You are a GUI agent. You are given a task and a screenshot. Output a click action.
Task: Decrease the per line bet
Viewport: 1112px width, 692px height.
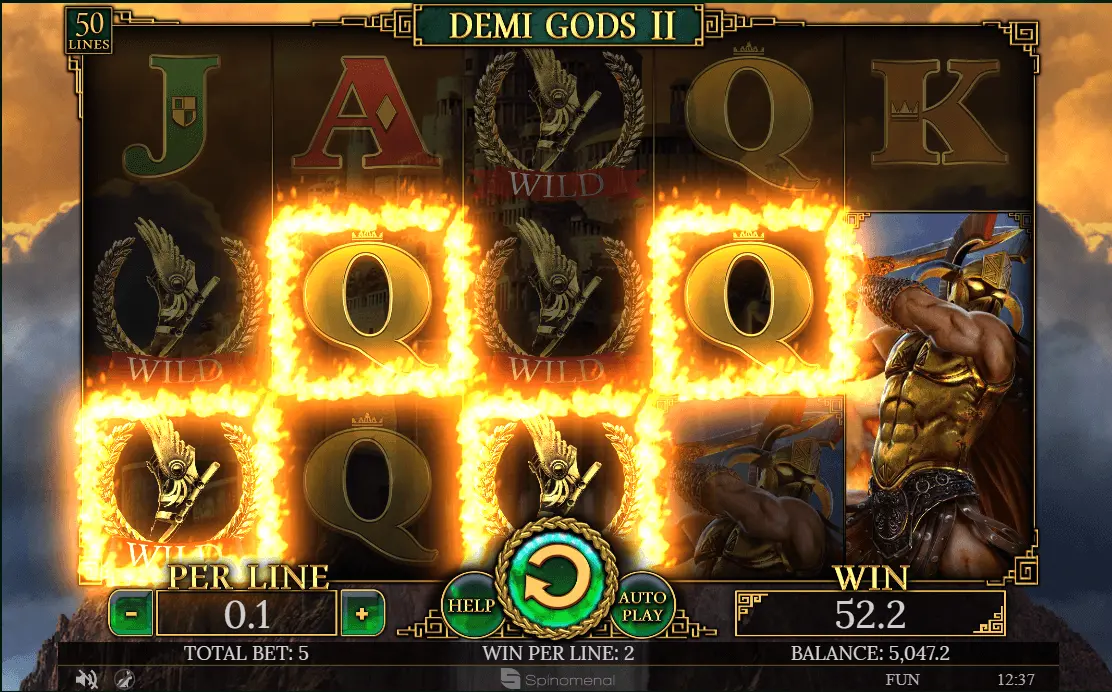(131, 613)
